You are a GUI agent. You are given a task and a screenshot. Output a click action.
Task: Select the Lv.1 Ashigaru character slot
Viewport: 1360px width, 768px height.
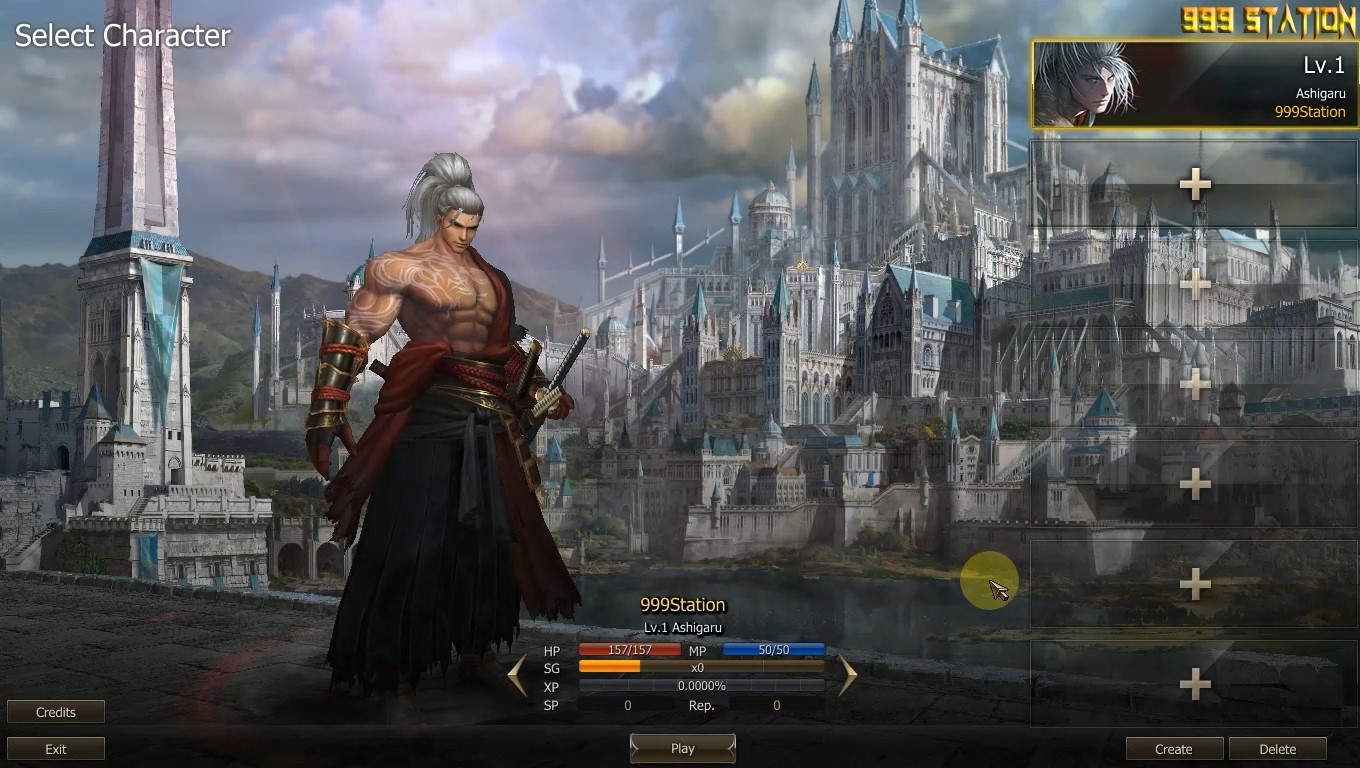1194,85
